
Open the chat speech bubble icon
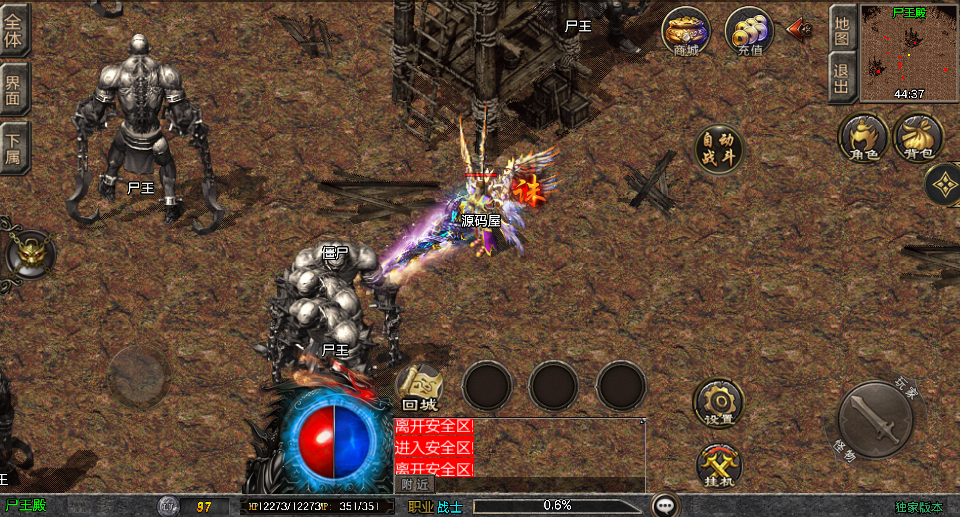(665, 505)
